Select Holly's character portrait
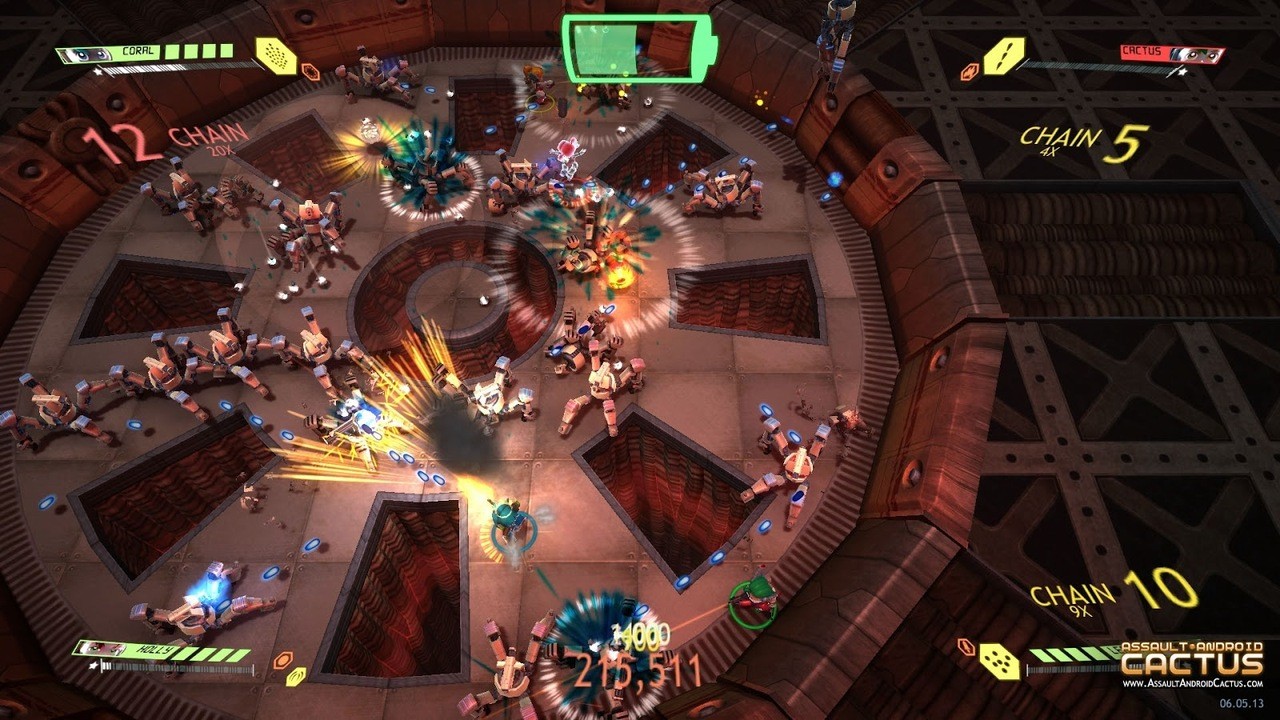The width and height of the screenshot is (1280, 720). click(99, 648)
